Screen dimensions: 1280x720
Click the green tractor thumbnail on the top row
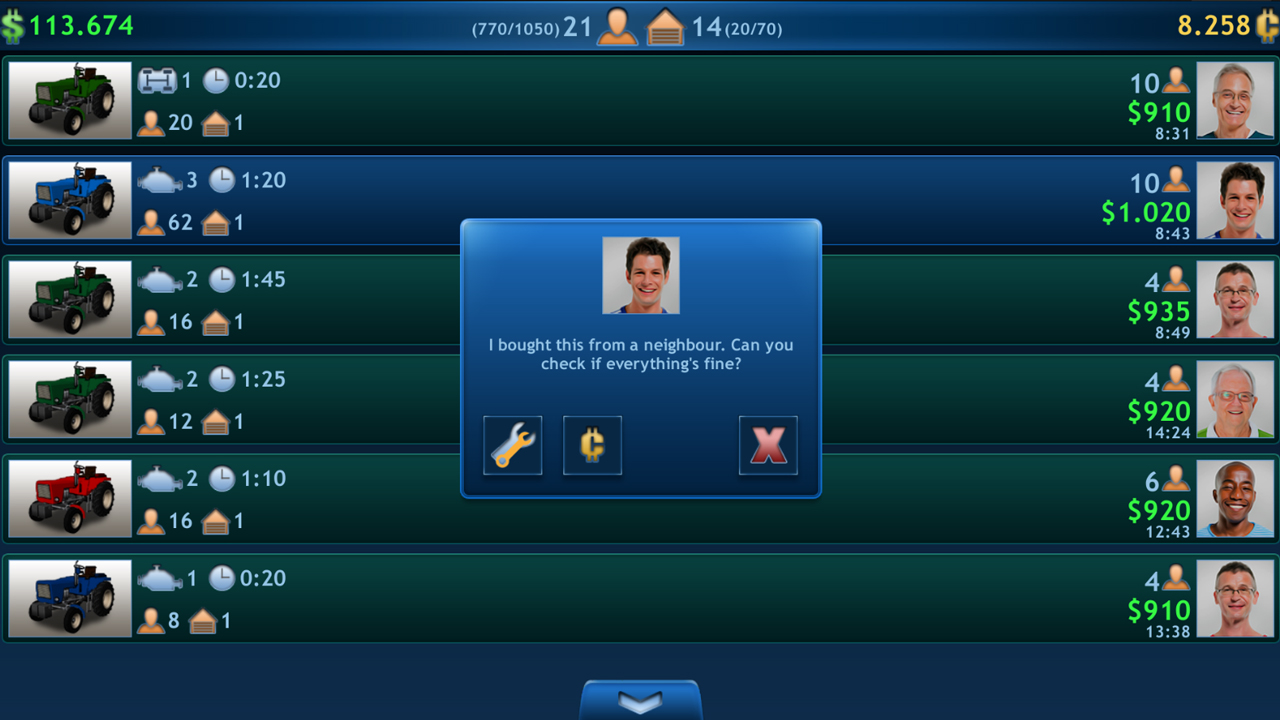[x=68, y=99]
